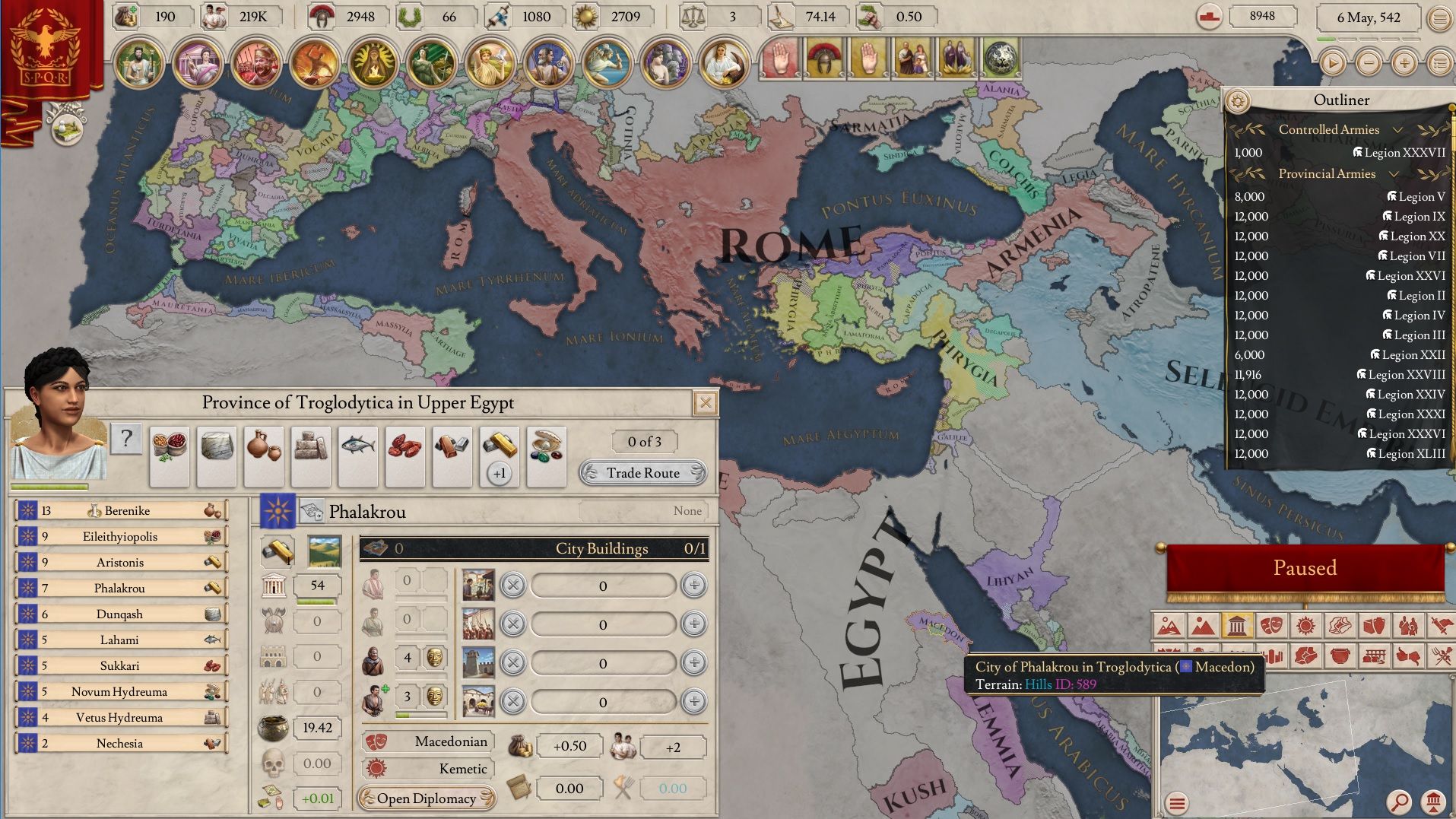
Task: Click the Outliner settings gear icon
Action: coord(1239,100)
